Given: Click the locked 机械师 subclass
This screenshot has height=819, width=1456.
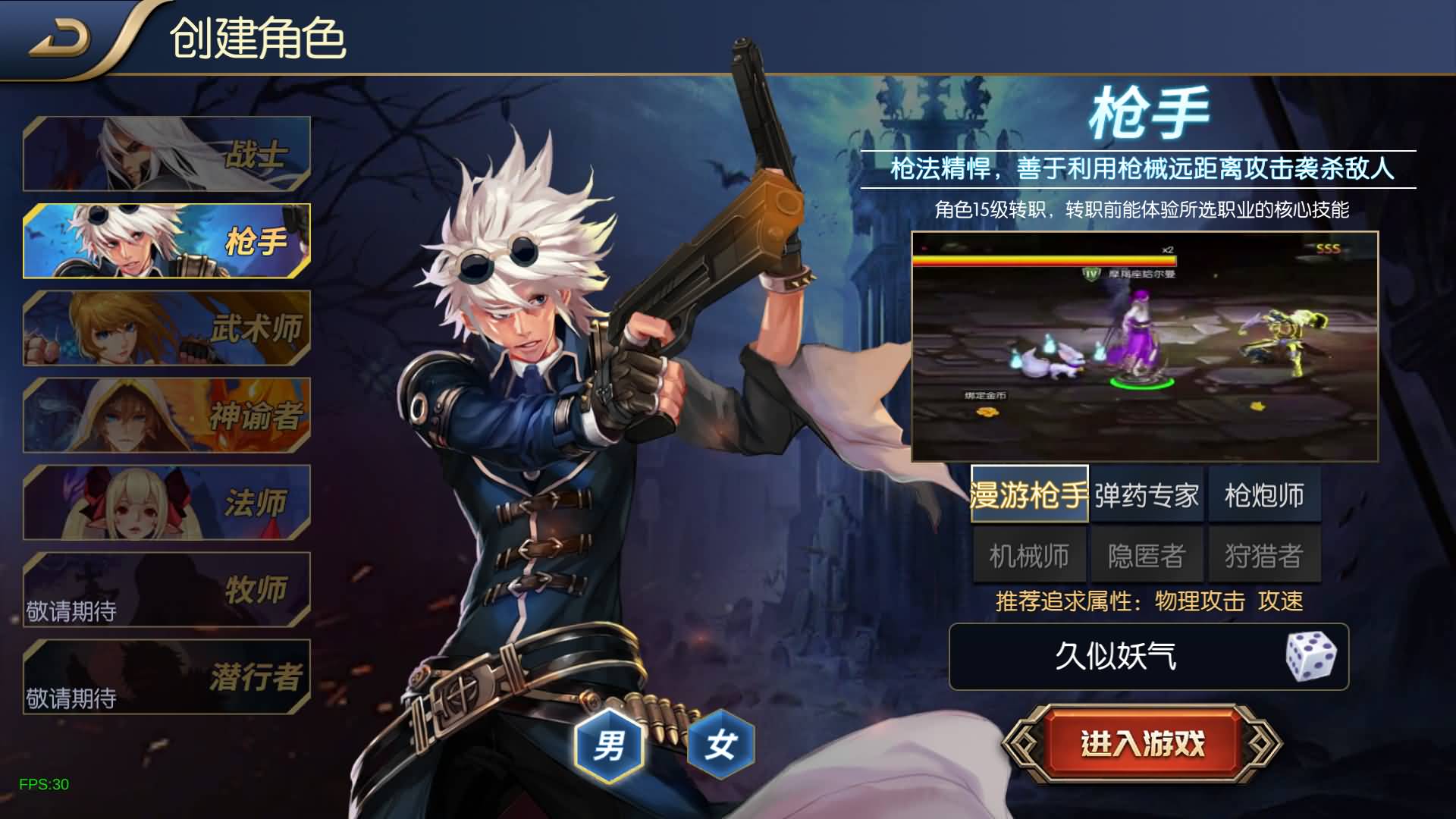Looking at the screenshot, I should pyautogui.click(x=1029, y=554).
